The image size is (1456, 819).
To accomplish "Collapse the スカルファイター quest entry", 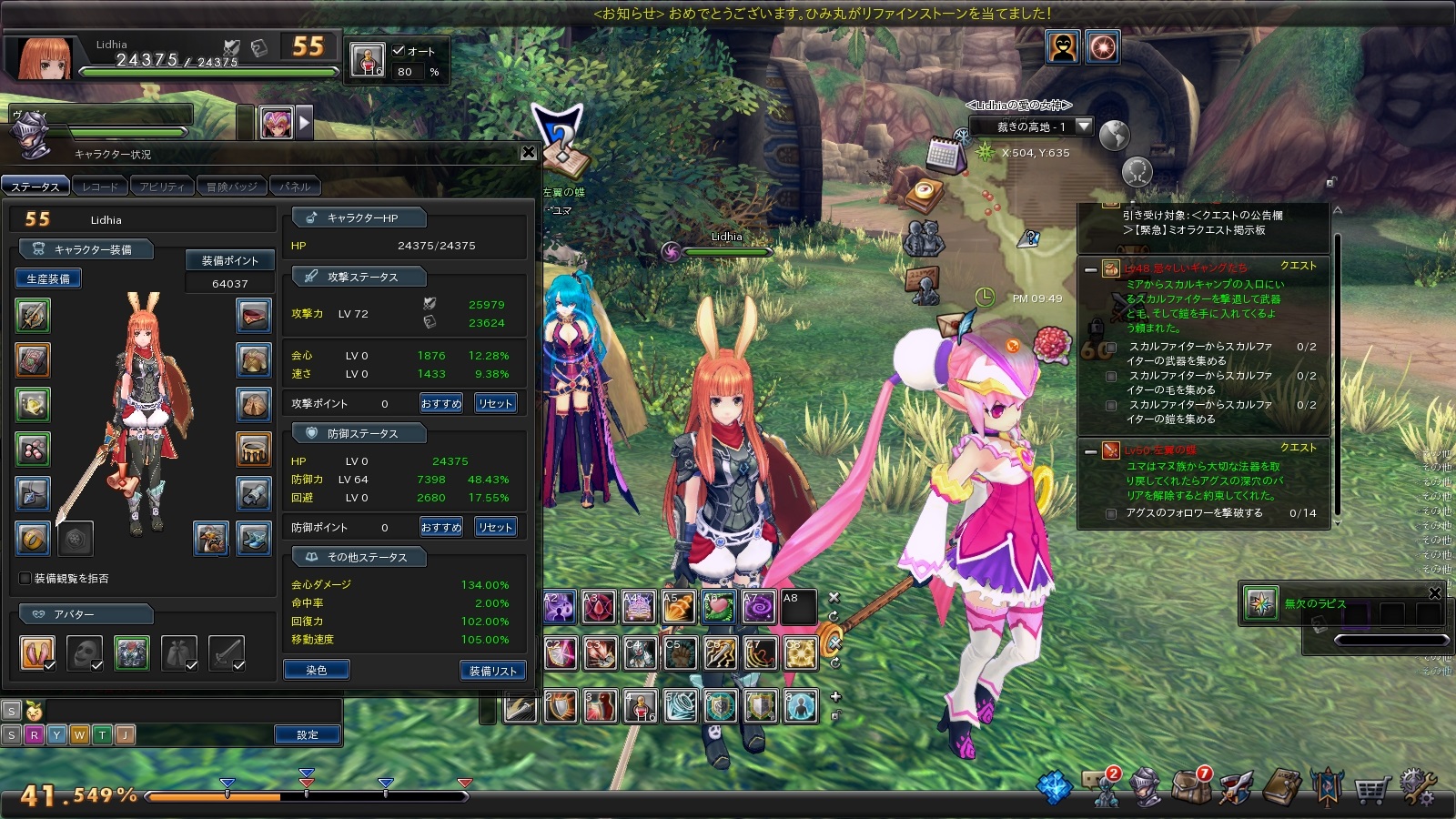I will 1090,269.
